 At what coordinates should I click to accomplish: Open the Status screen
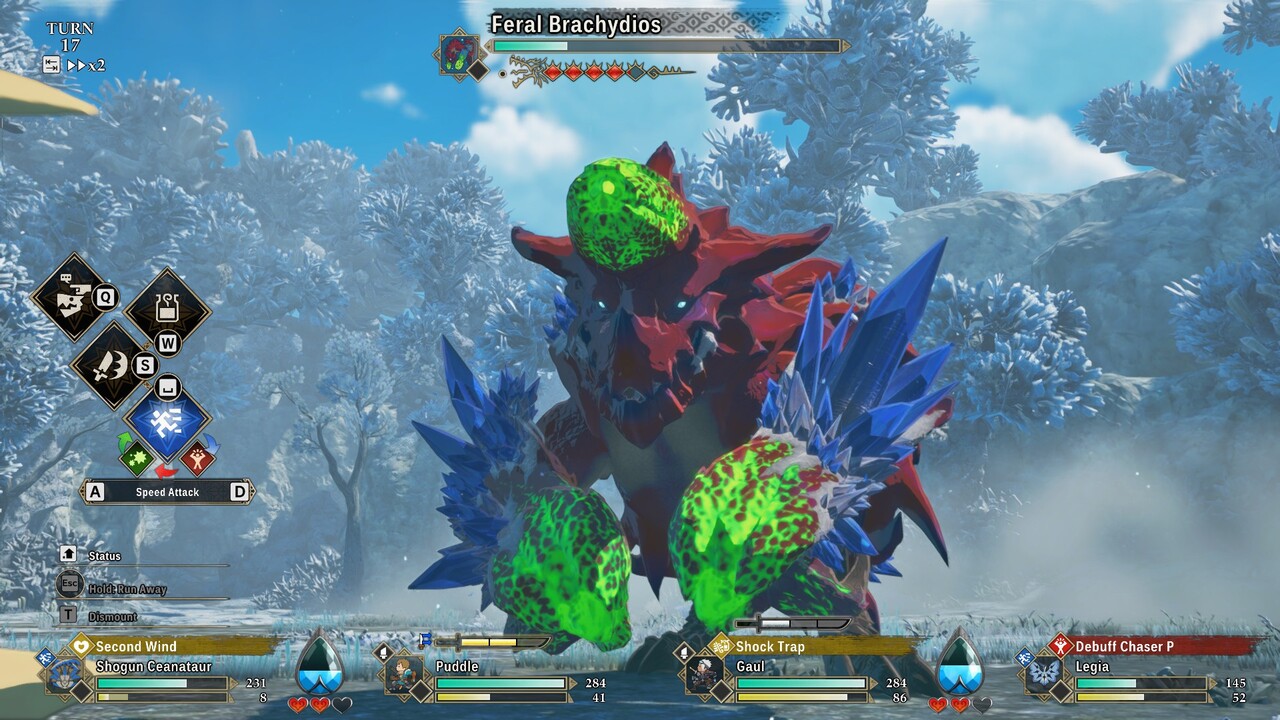click(x=104, y=556)
